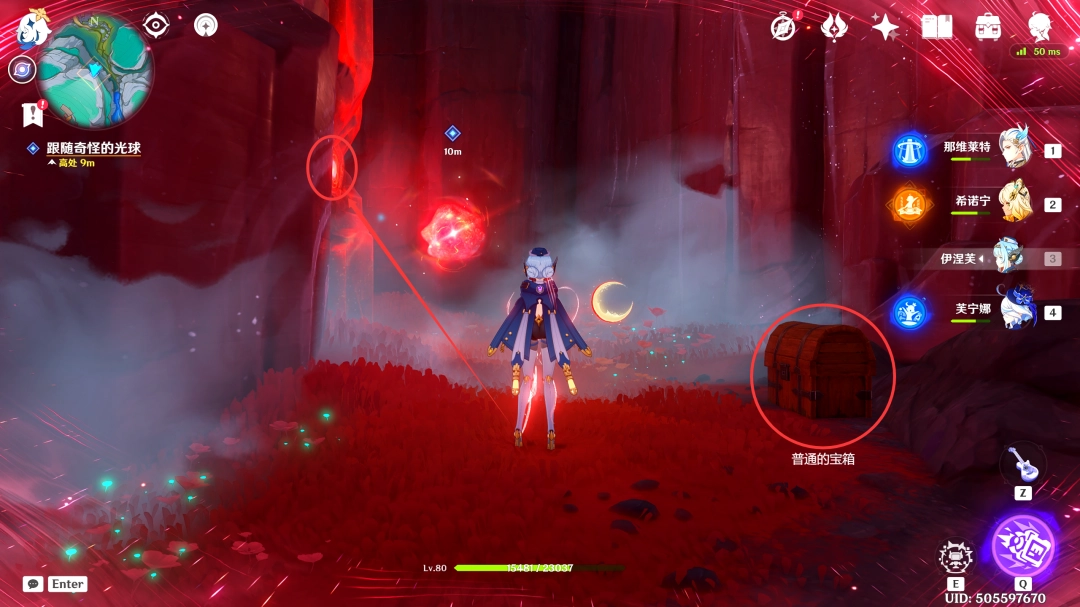Switch to party member 芙宁娜
The height and width of the screenshot is (607, 1080).
(1013, 311)
